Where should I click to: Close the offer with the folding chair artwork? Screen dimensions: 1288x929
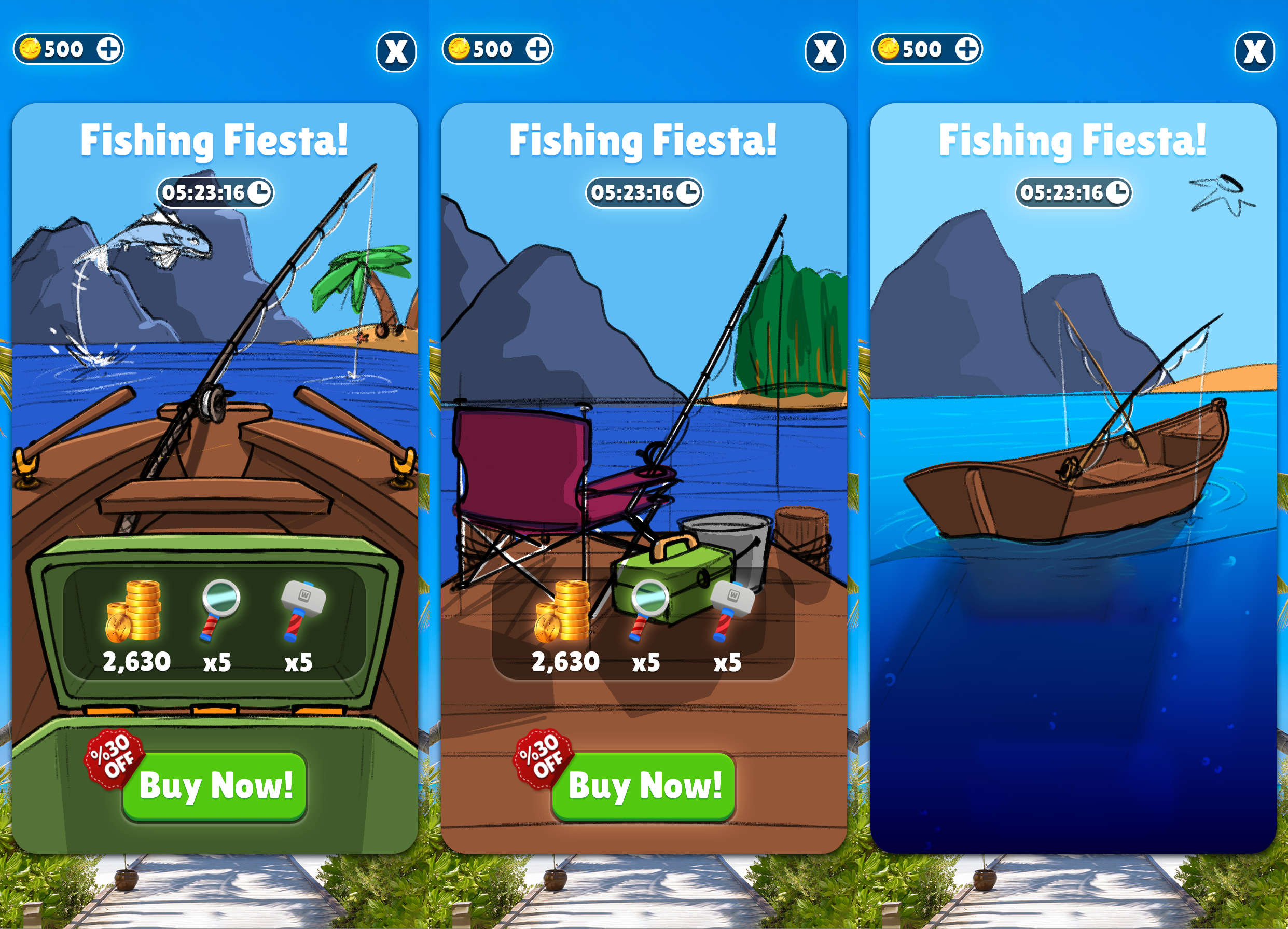825,52
